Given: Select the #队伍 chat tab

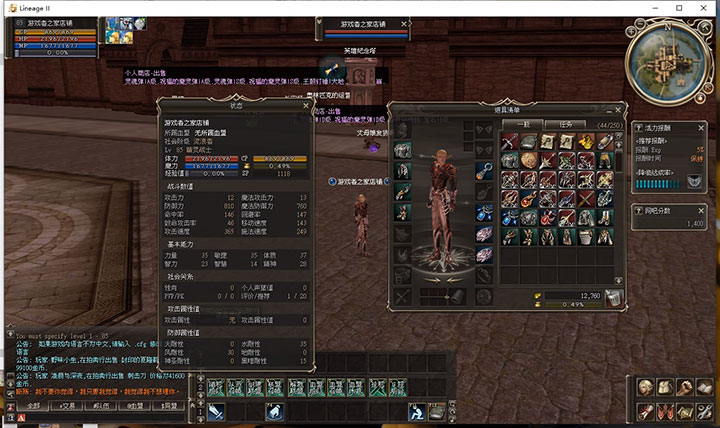Looking at the screenshot, I should pyautogui.click(x=102, y=406).
